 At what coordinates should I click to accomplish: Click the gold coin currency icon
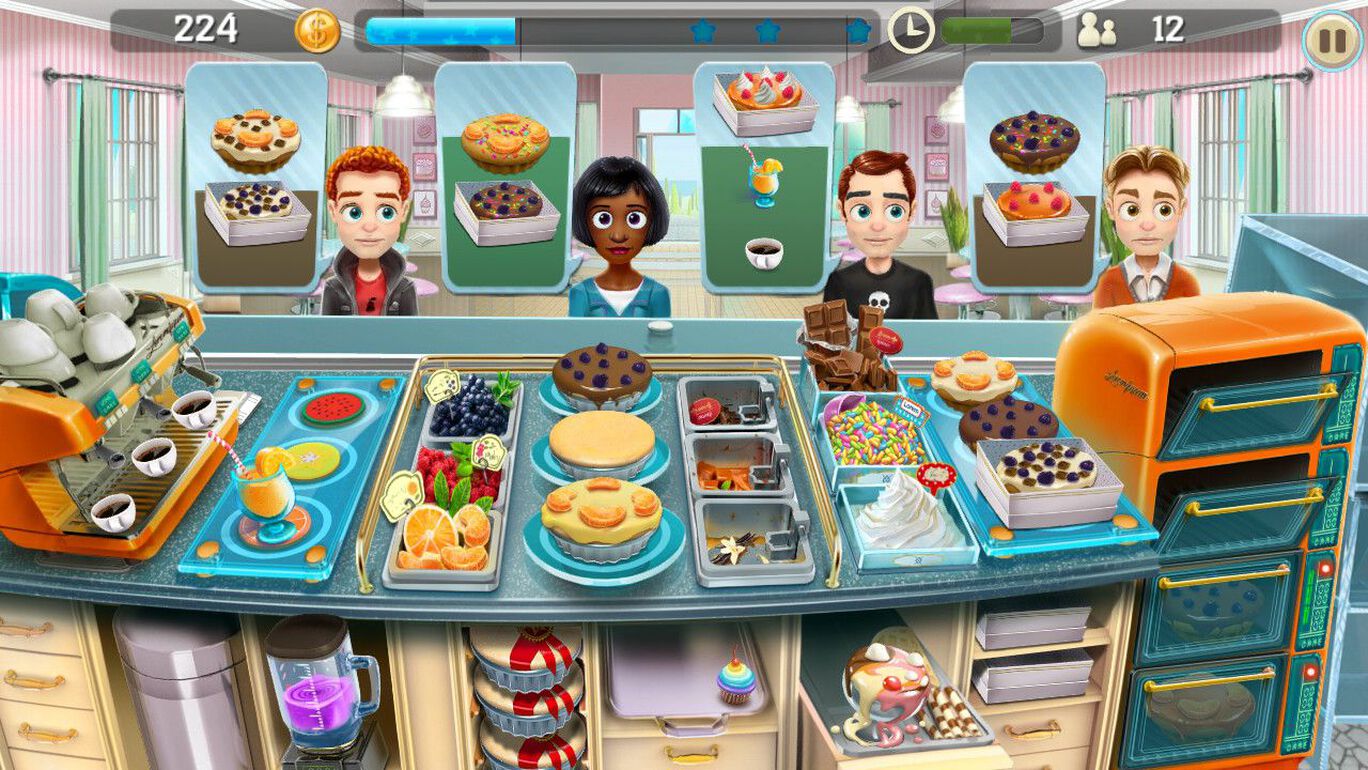pos(316,31)
